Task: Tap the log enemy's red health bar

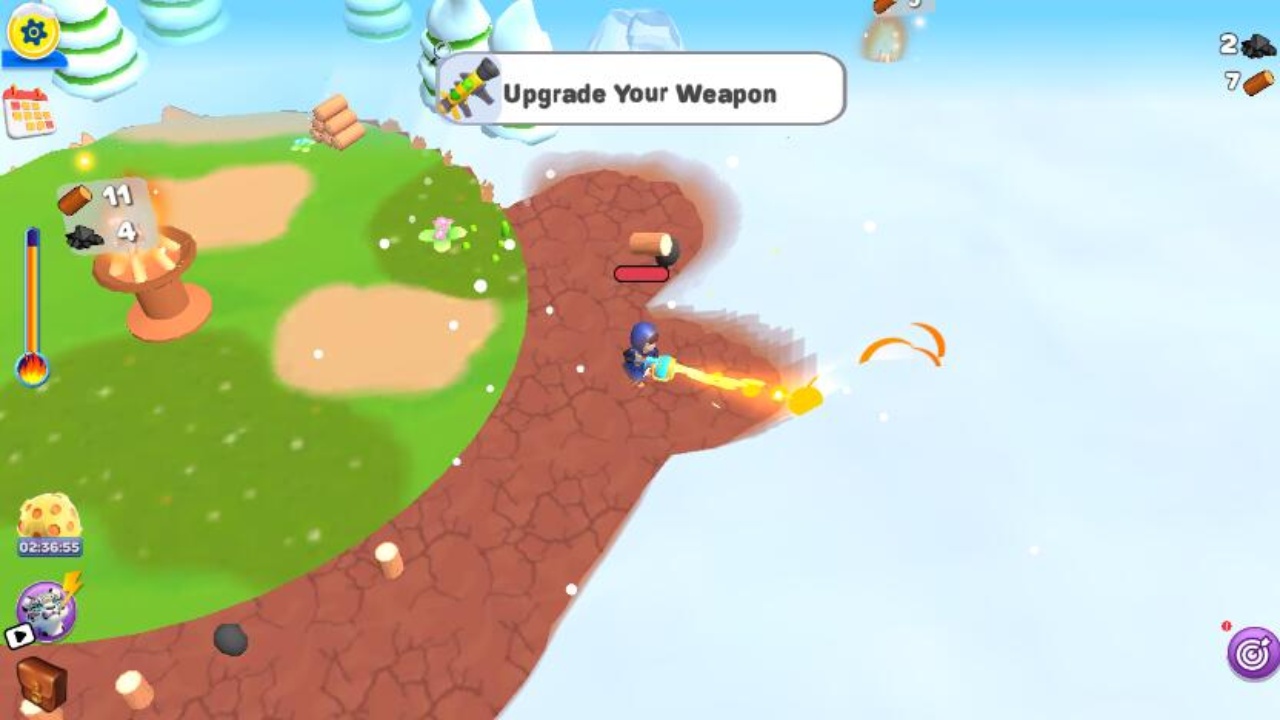Action: (643, 273)
